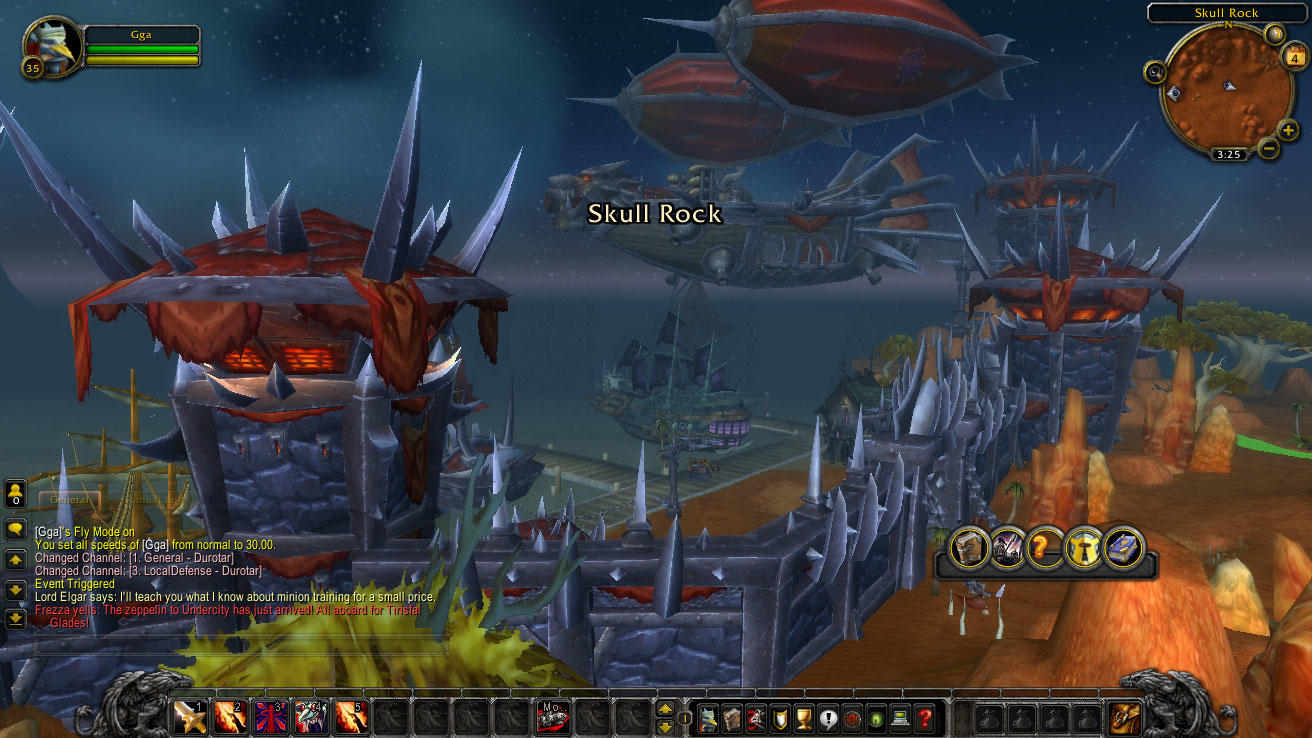
Task: Open the Achievements trophy panel
Action: (803, 718)
